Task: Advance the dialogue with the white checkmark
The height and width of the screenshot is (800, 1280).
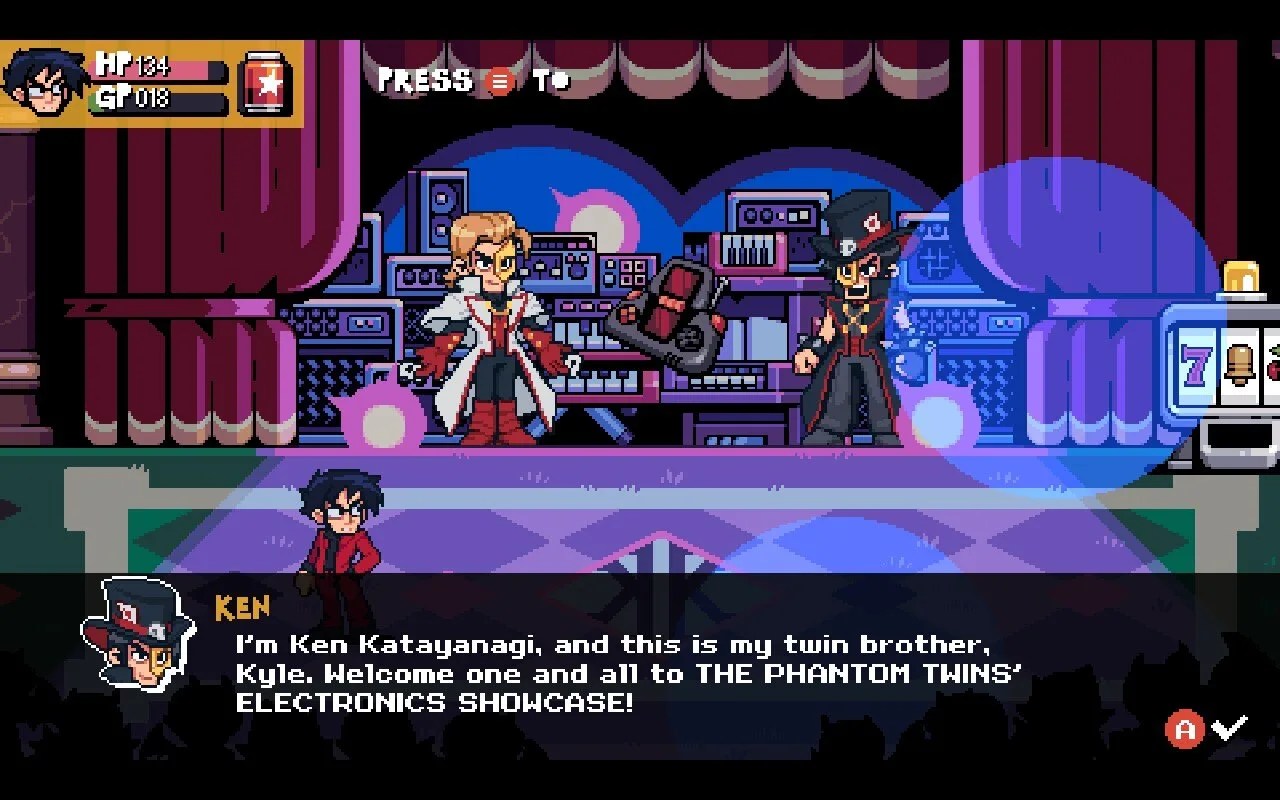Action: tap(1229, 729)
